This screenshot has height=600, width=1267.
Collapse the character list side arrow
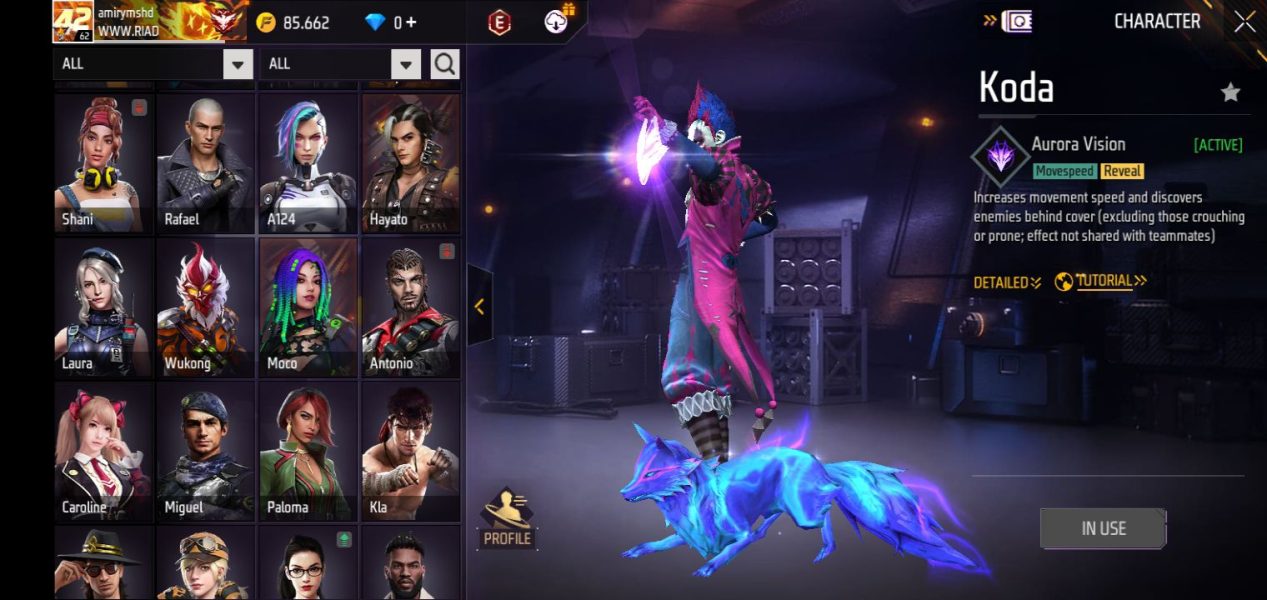pos(479,306)
